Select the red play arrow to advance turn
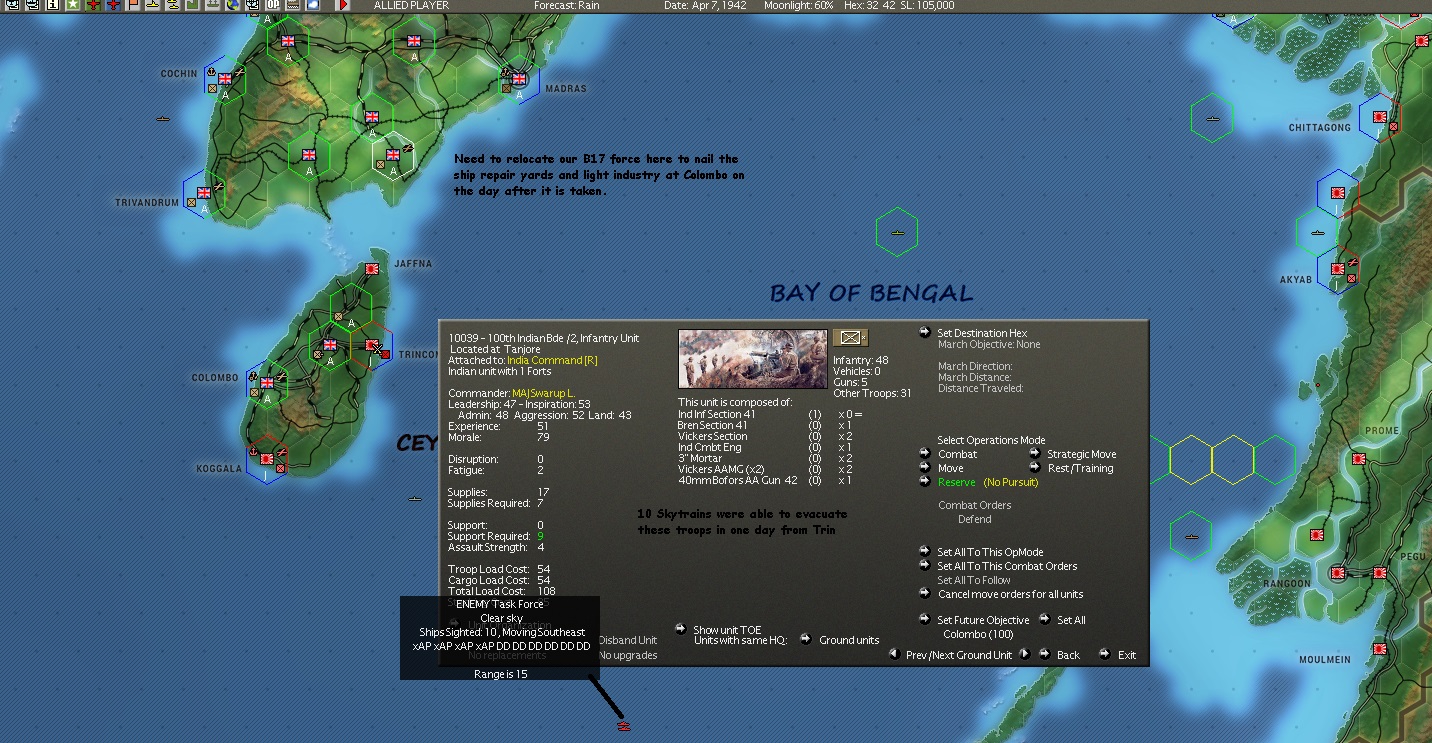Screen dimensions: 1432x743 point(341,7)
